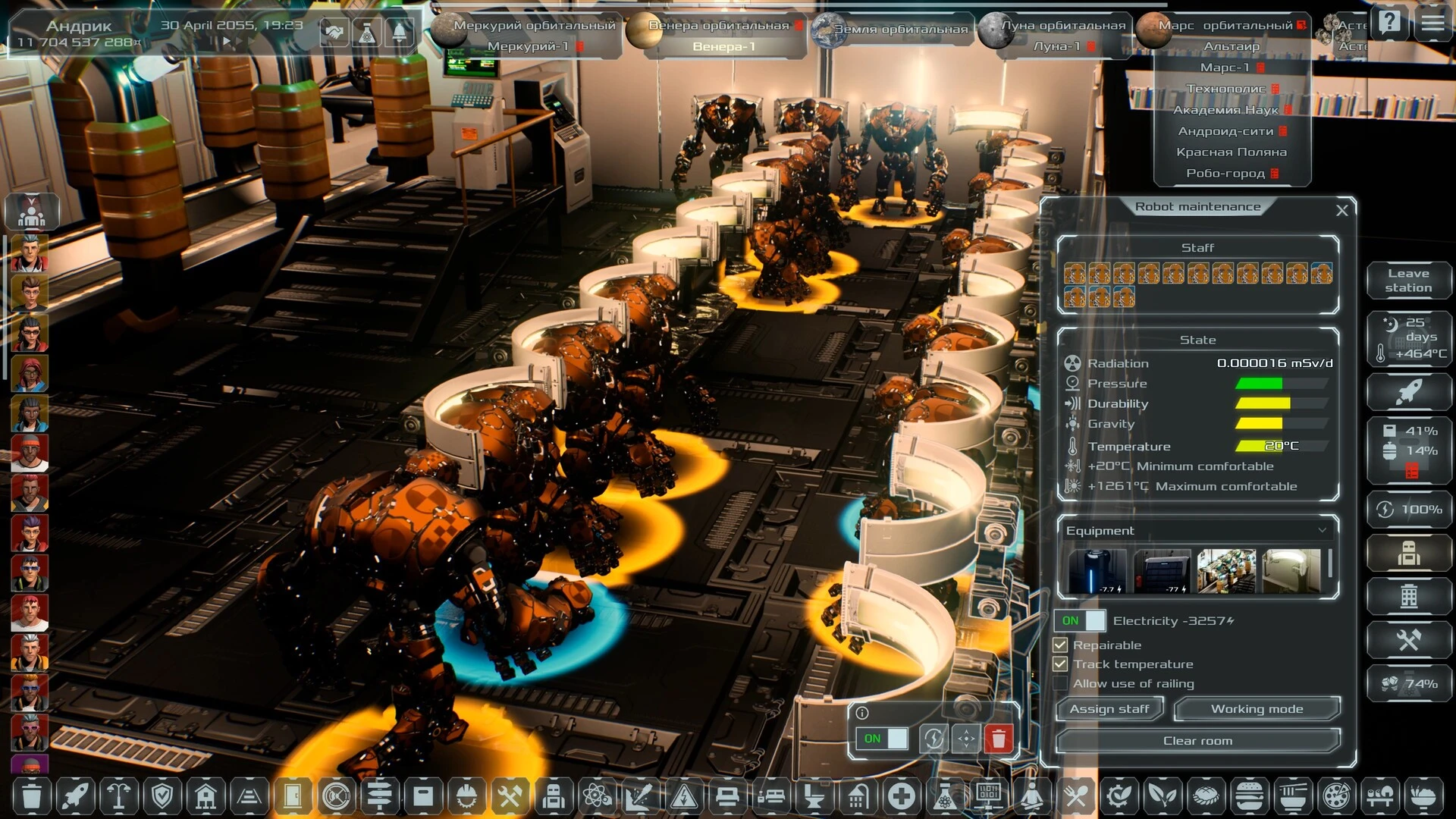
Task: Choose the medical cross room category
Action: pyautogui.click(x=901, y=796)
